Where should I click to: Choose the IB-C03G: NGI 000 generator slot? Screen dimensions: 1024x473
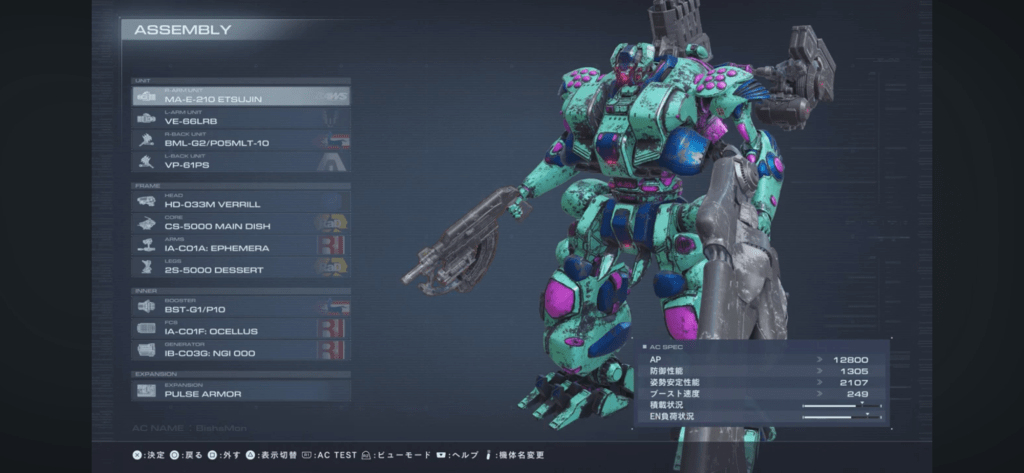240,350
